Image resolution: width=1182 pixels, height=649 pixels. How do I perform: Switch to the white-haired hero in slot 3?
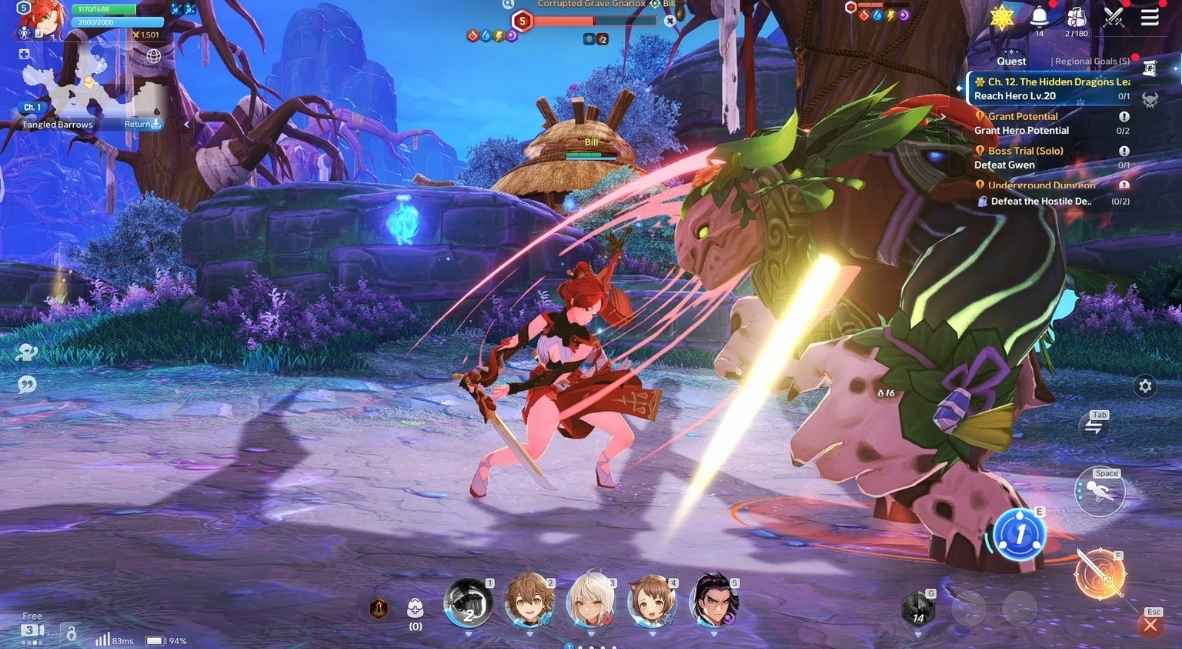[590, 600]
